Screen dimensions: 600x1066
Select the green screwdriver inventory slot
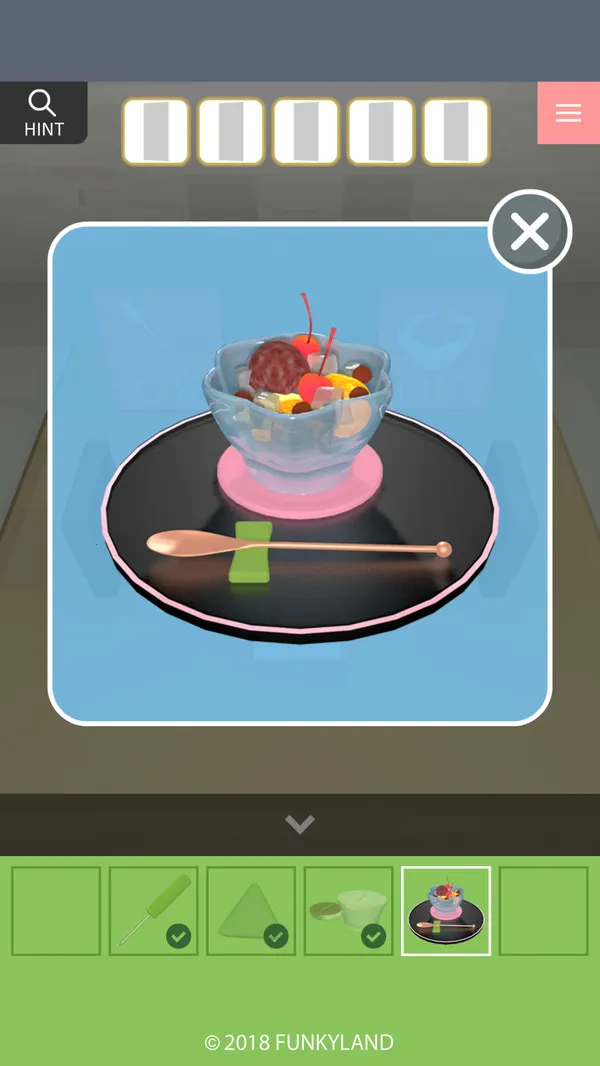tap(153, 910)
